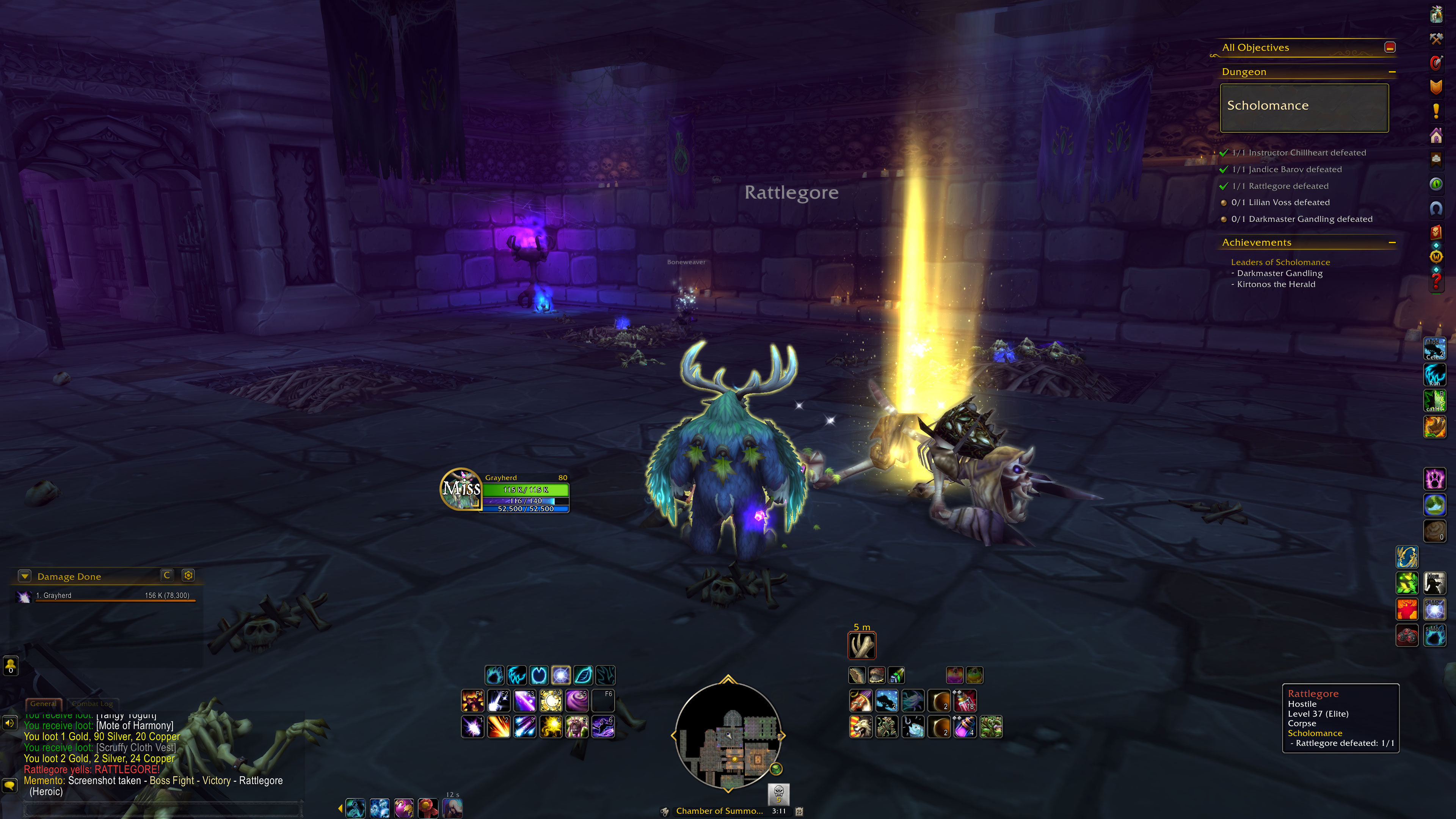
Task: Switch to the General chat tab
Action: coord(43,704)
